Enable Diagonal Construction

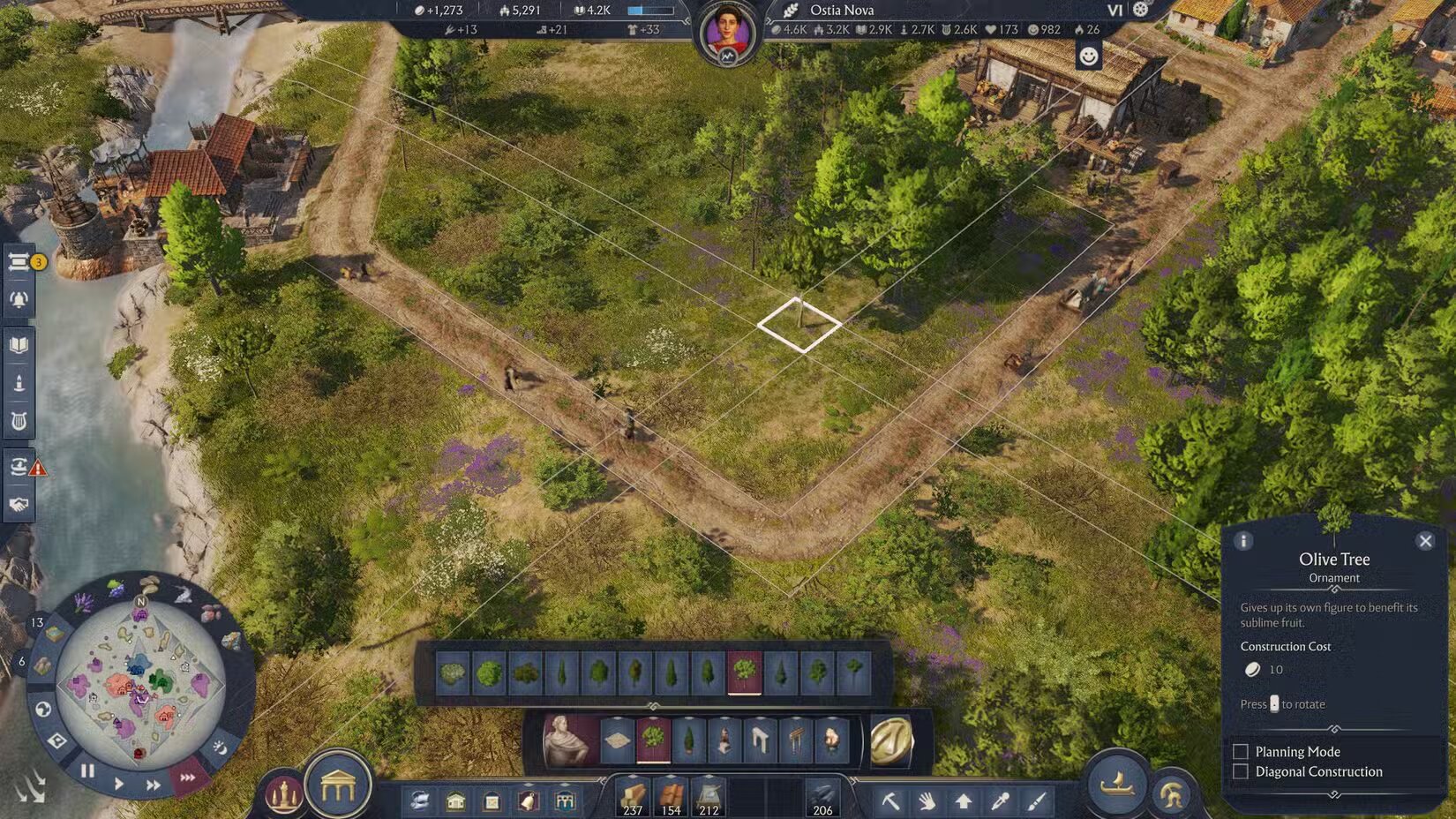(1240, 771)
